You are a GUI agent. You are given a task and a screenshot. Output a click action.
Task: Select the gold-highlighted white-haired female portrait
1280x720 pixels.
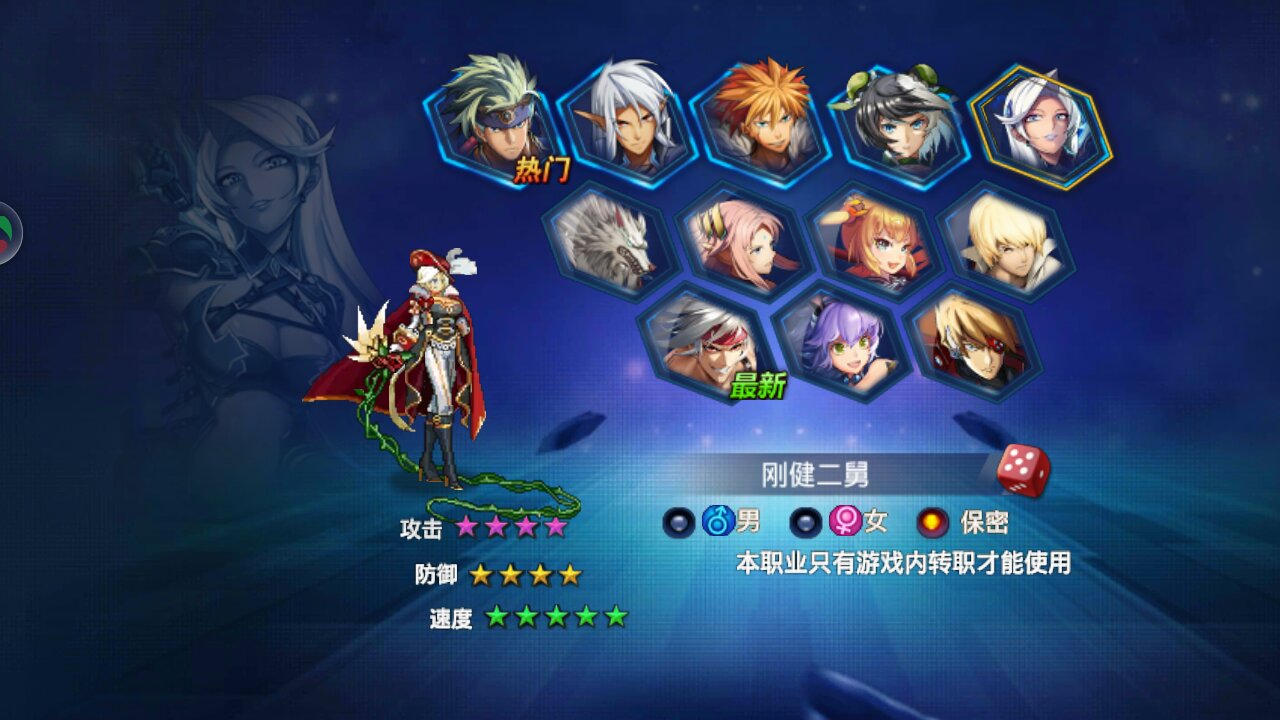[1037, 125]
